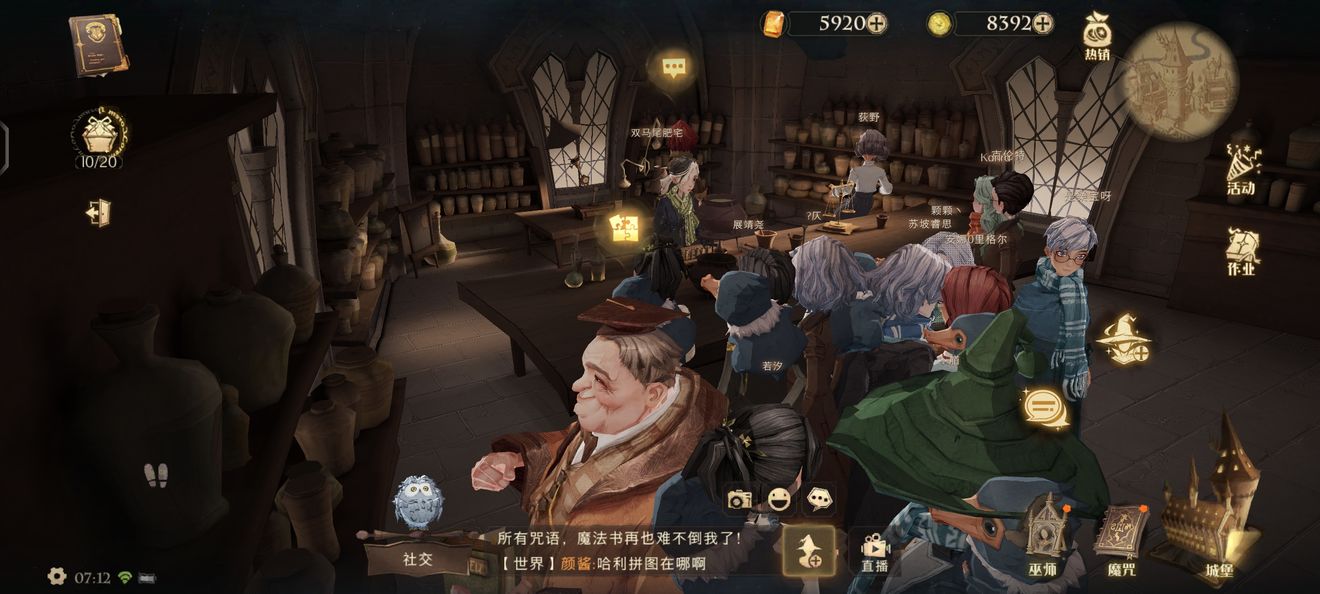The height and width of the screenshot is (594, 1320).
Task: Add more gold coins via plus button
Action: click(x=1042, y=23)
